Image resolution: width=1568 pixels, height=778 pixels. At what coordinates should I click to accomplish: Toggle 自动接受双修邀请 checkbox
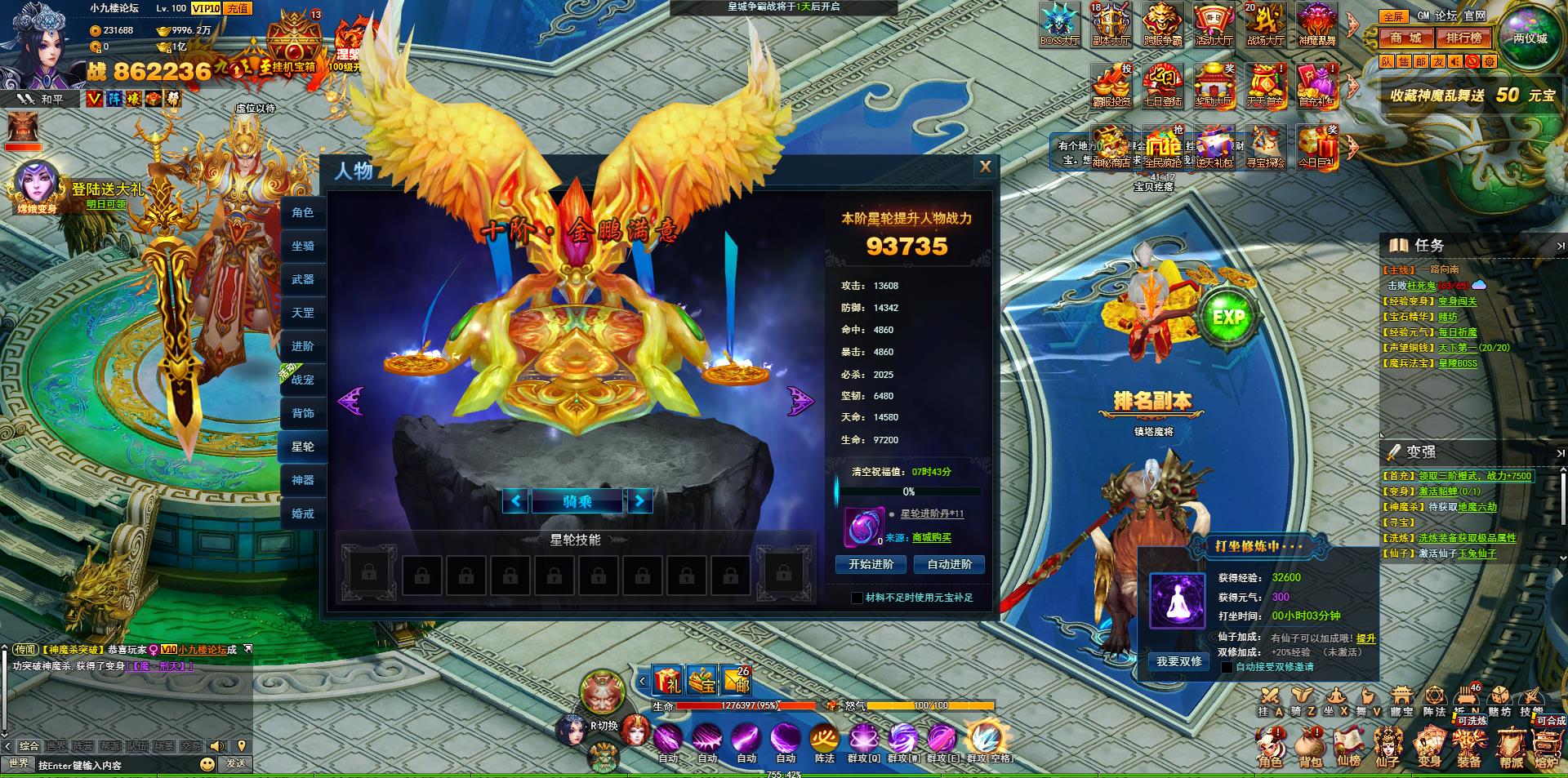tap(1227, 667)
